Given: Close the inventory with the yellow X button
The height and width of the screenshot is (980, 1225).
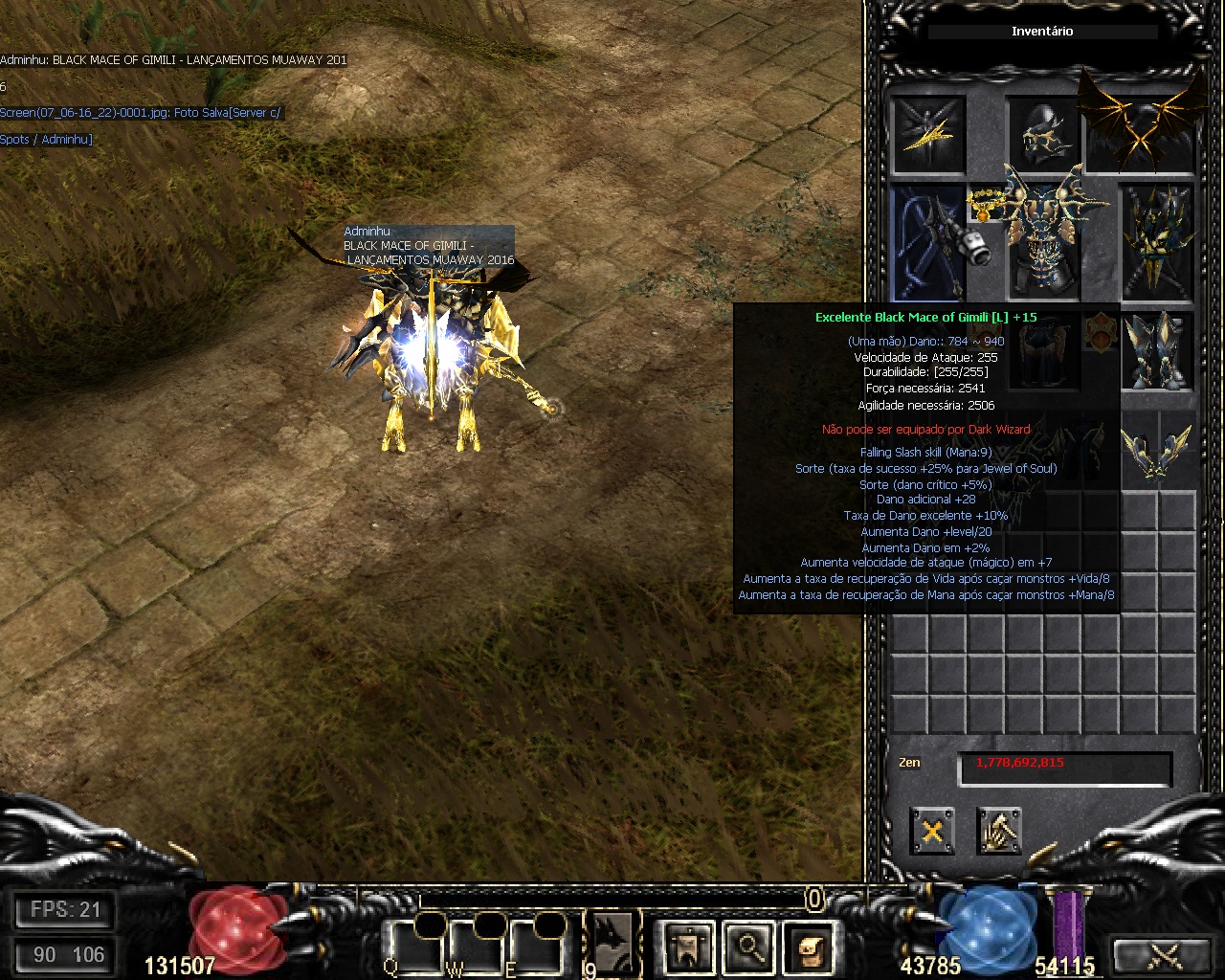Looking at the screenshot, I should point(931,831).
